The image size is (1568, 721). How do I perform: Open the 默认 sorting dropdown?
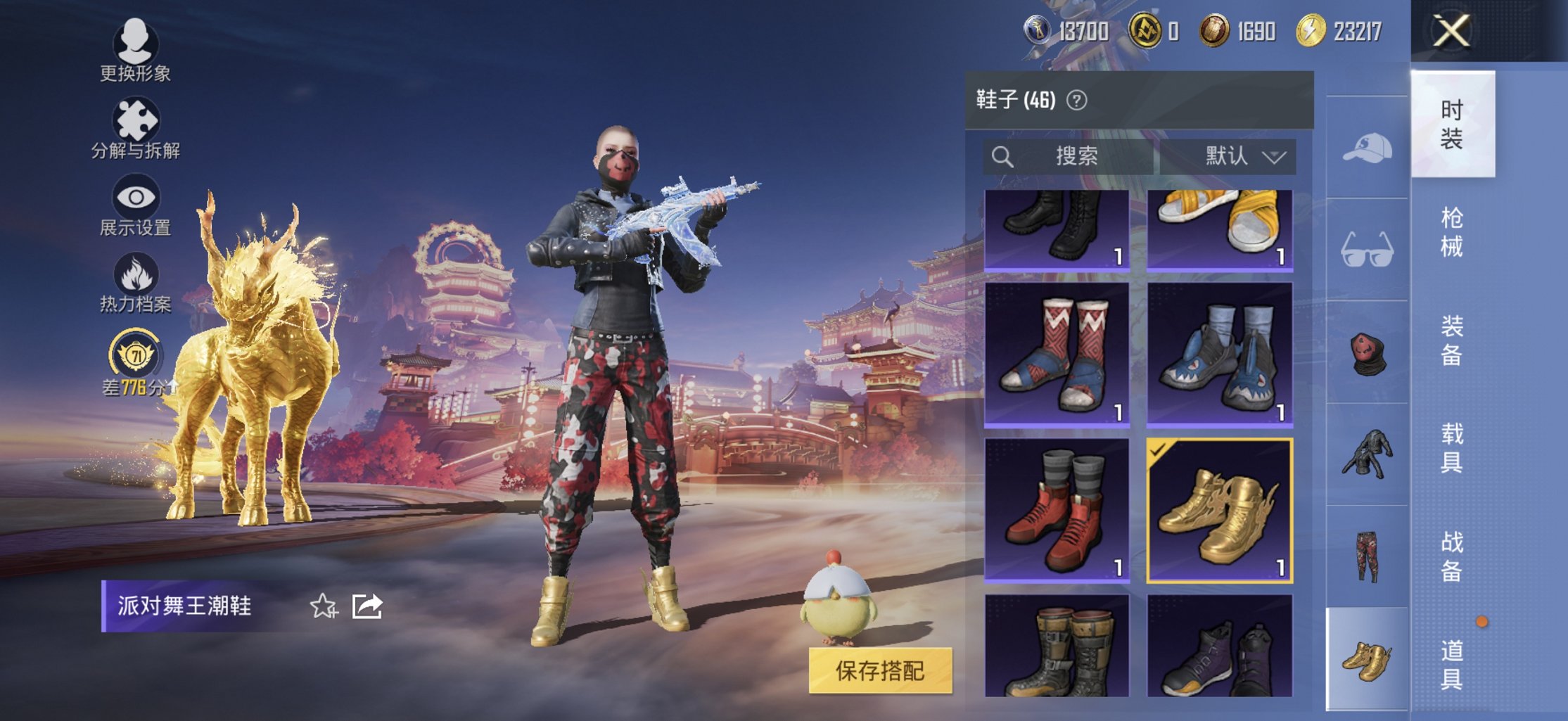(1245, 157)
